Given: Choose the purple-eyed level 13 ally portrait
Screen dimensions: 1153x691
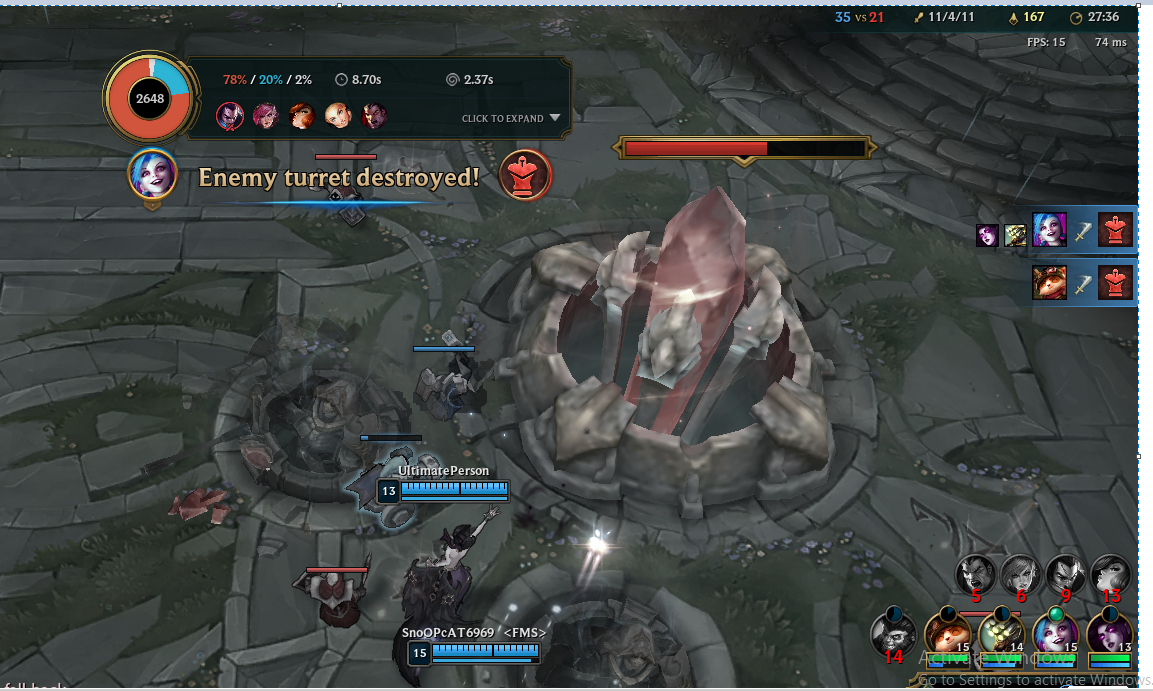Looking at the screenshot, I should 1109,632.
